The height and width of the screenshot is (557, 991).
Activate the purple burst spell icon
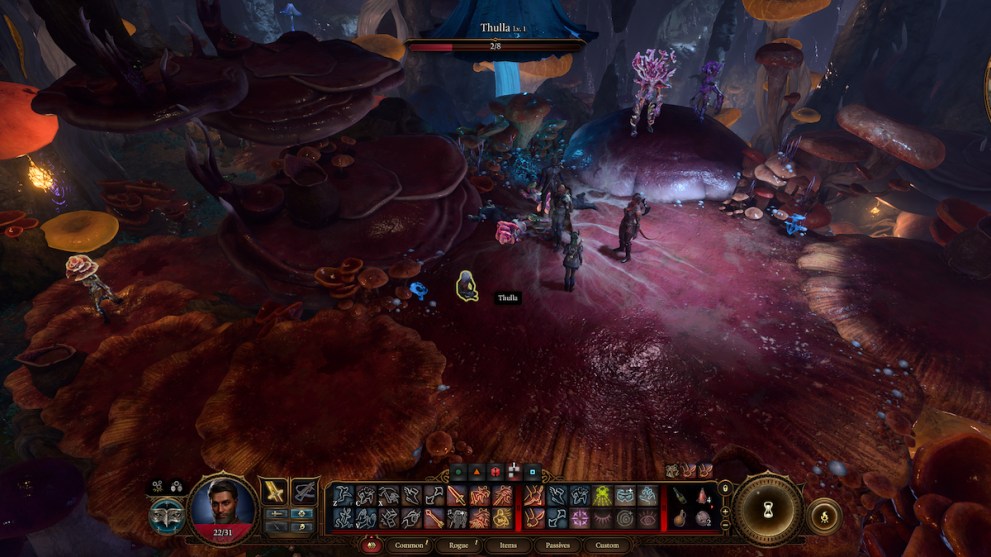point(579,517)
